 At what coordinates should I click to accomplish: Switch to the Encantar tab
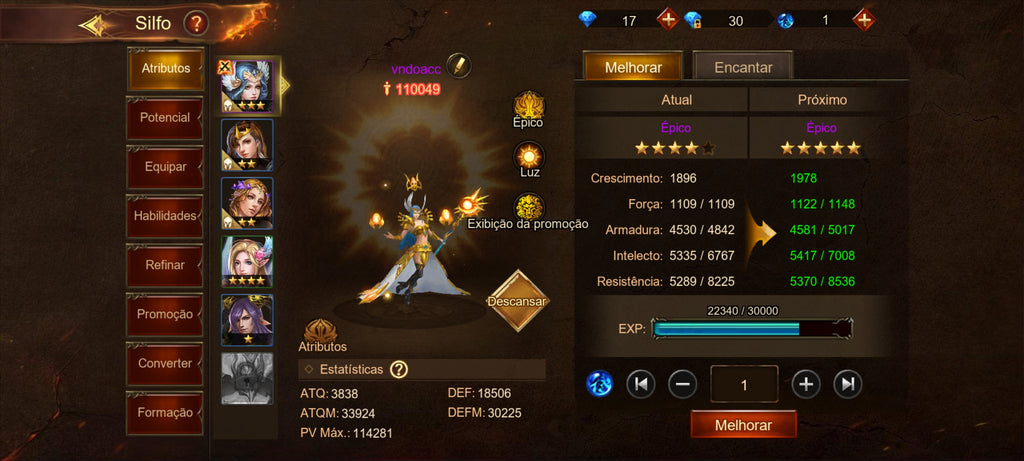point(743,67)
